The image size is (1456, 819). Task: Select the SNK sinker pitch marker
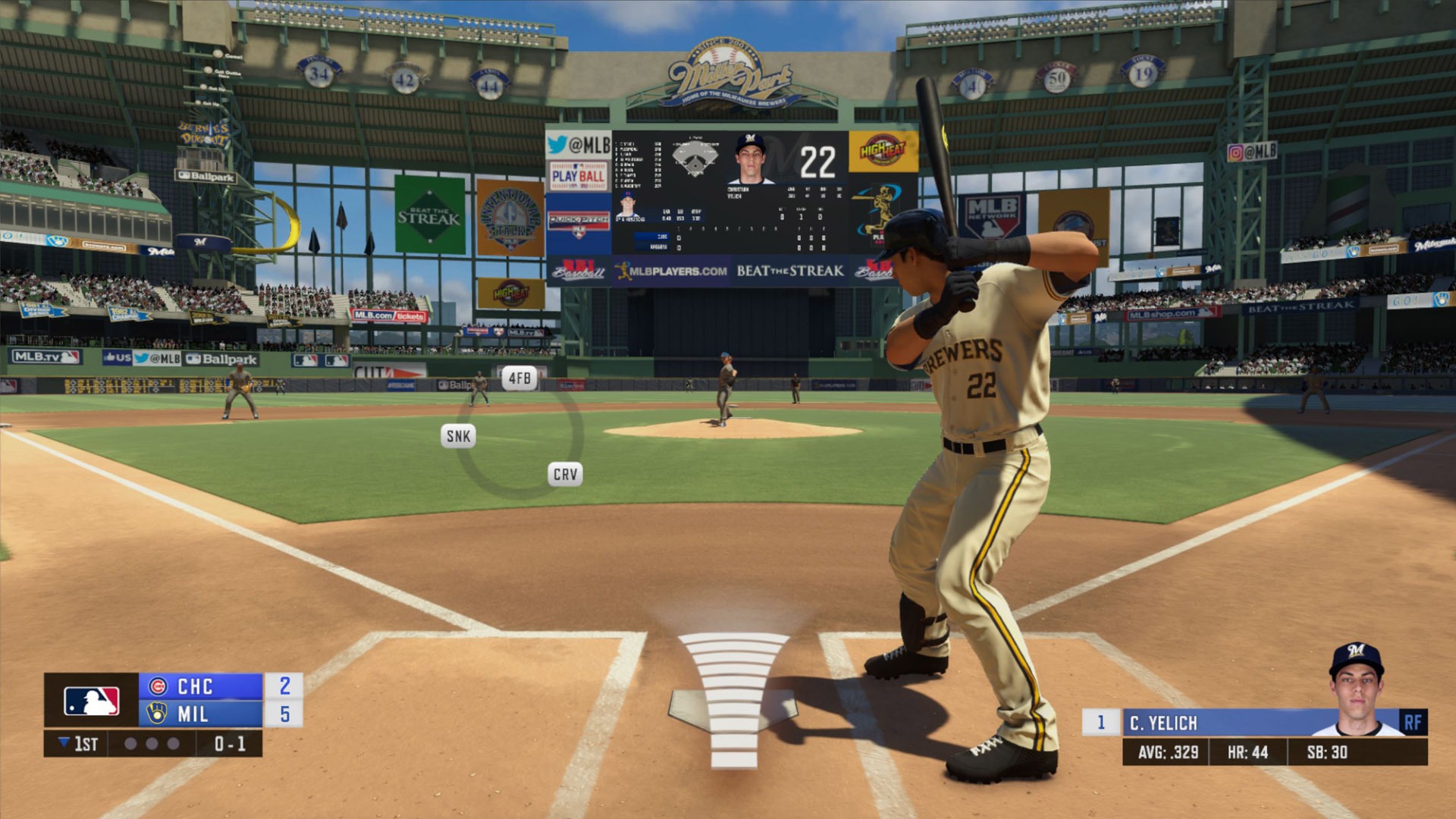pos(458,435)
